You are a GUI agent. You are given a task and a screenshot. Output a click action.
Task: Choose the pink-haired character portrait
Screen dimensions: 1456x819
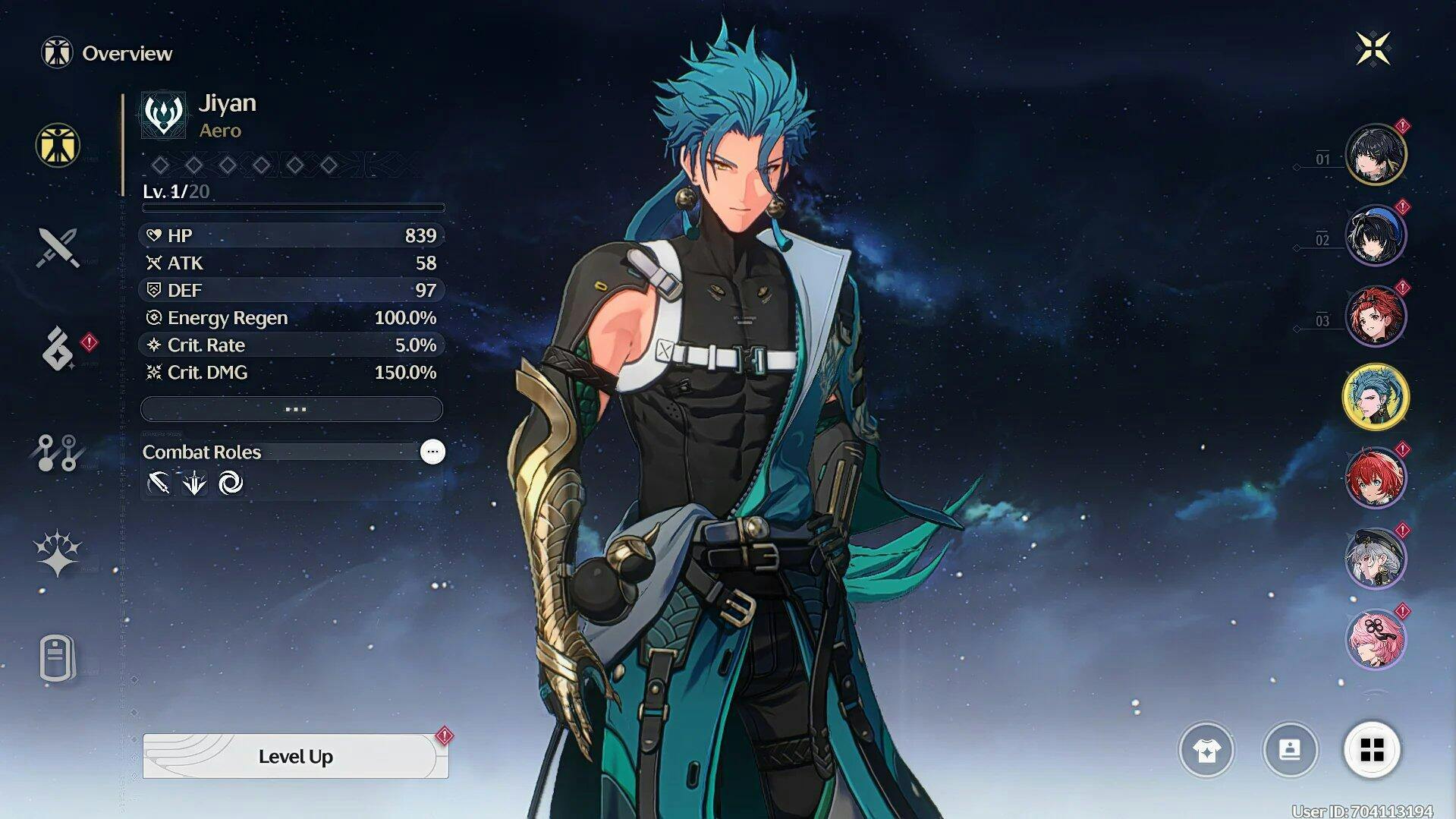coord(1375,639)
